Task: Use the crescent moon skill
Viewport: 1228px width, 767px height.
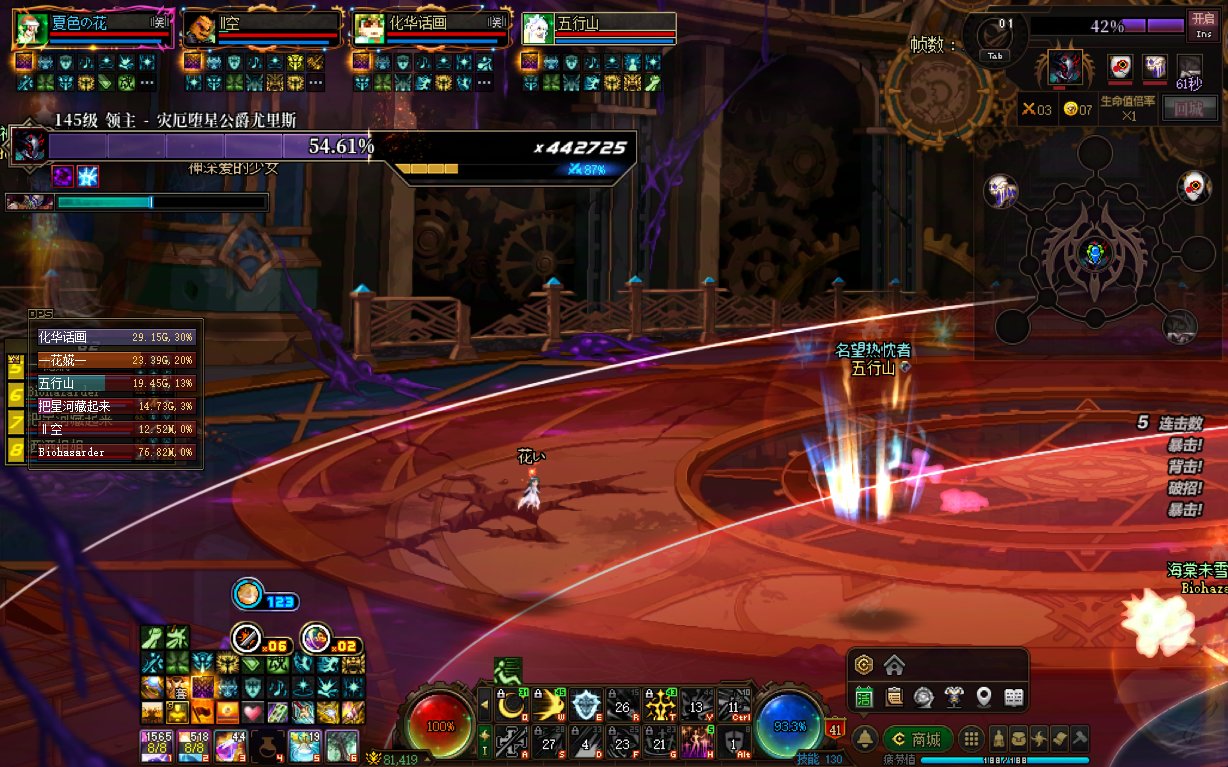Action: [512, 707]
